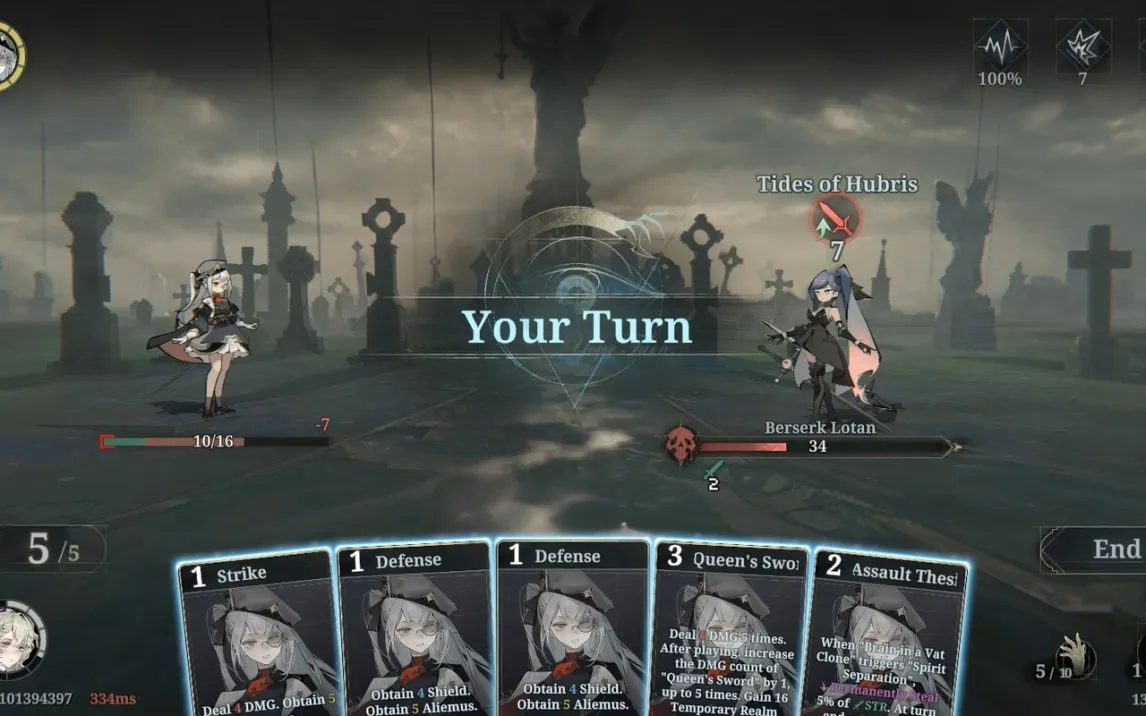Inspect Berserk Lotan's red skull icon
Viewport: 1146px width, 716px height.
[x=683, y=446]
